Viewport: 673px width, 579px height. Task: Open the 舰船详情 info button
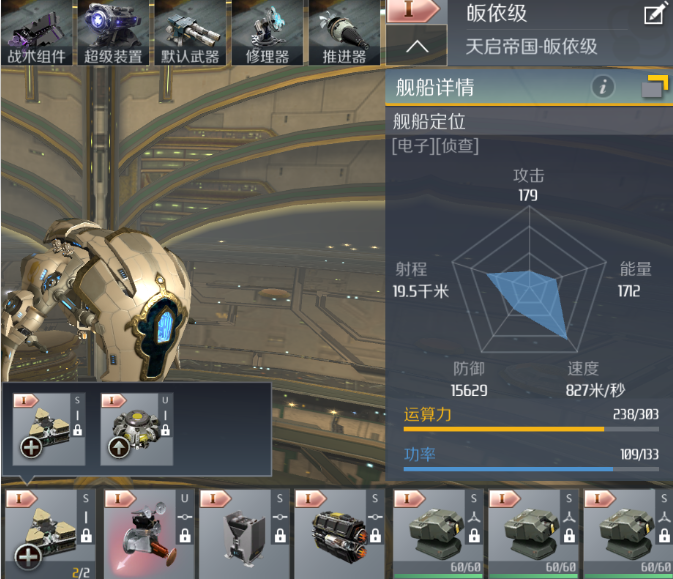(602, 87)
